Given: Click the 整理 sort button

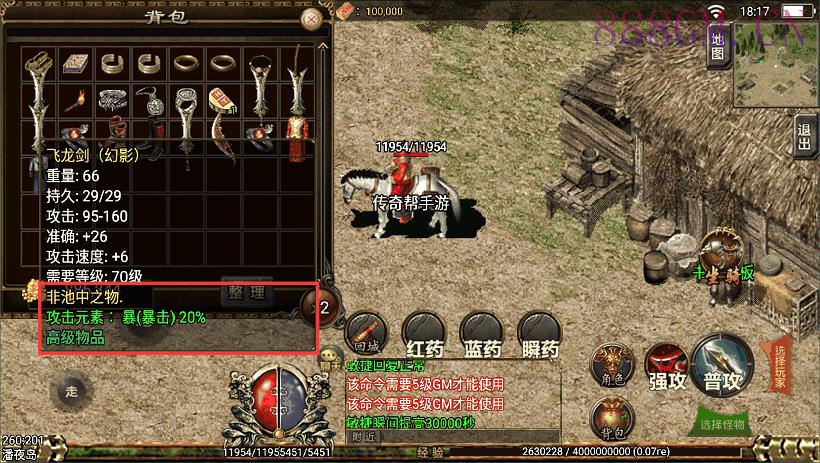Looking at the screenshot, I should click(244, 292).
